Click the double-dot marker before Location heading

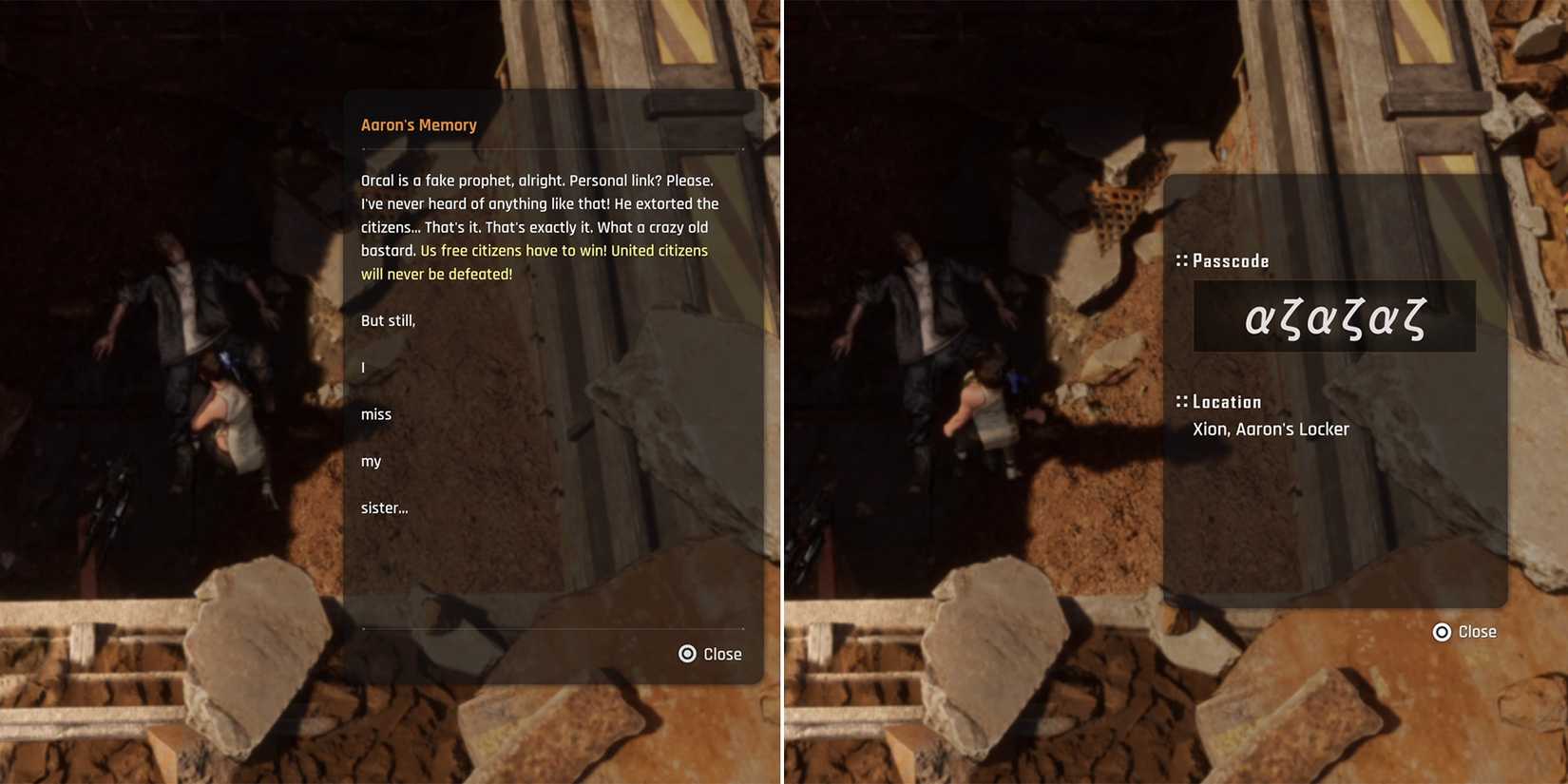tap(1181, 401)
